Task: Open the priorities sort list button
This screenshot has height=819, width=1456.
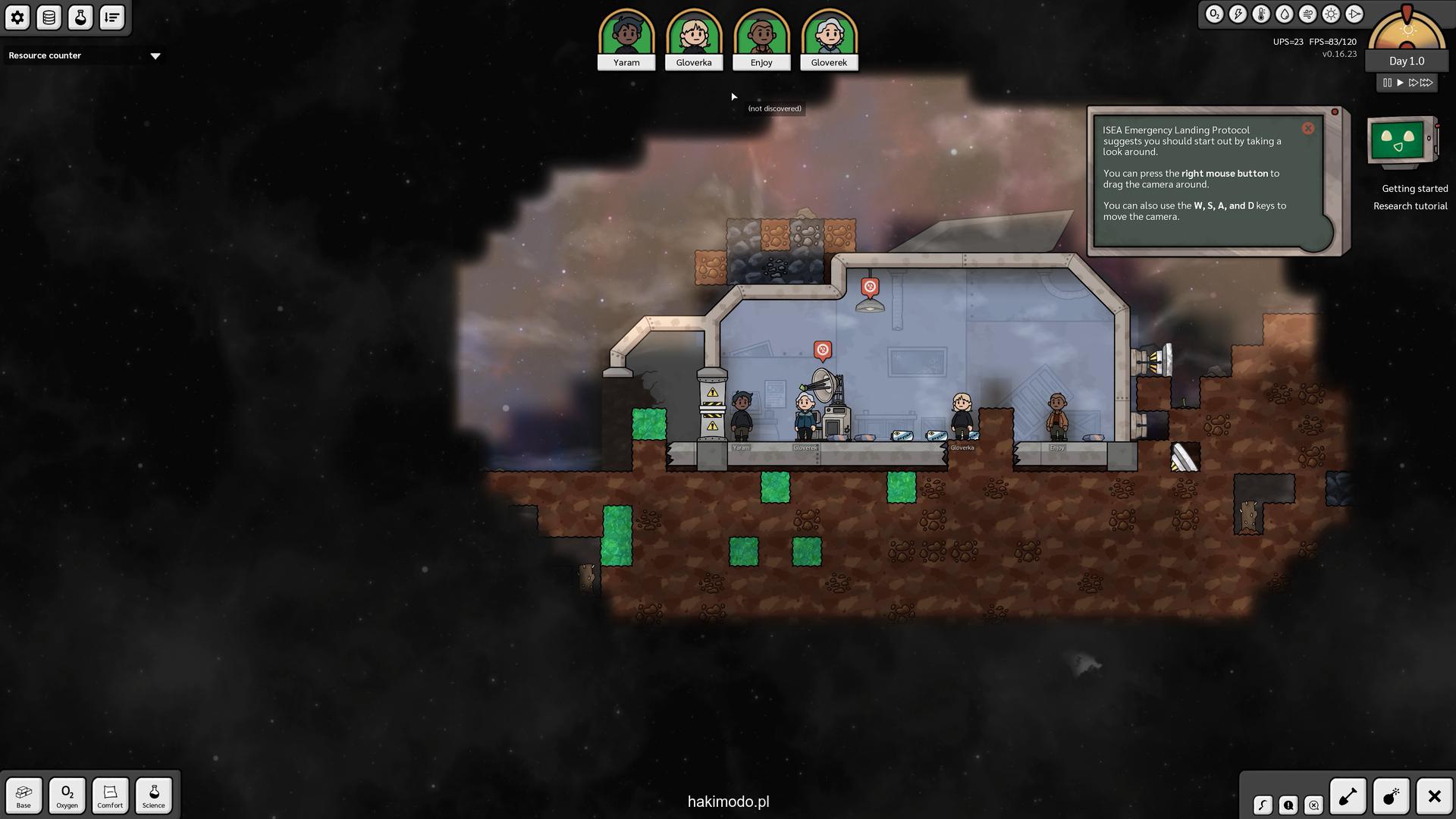Action: tap(112, 17)
